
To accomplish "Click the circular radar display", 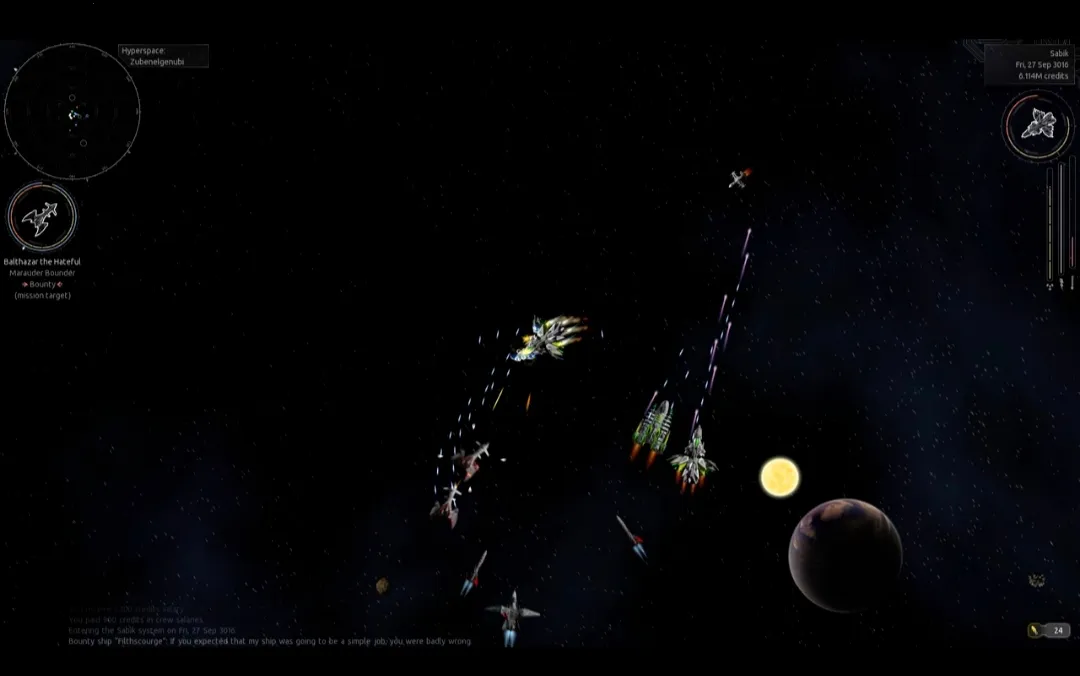I will click(72, 112).
